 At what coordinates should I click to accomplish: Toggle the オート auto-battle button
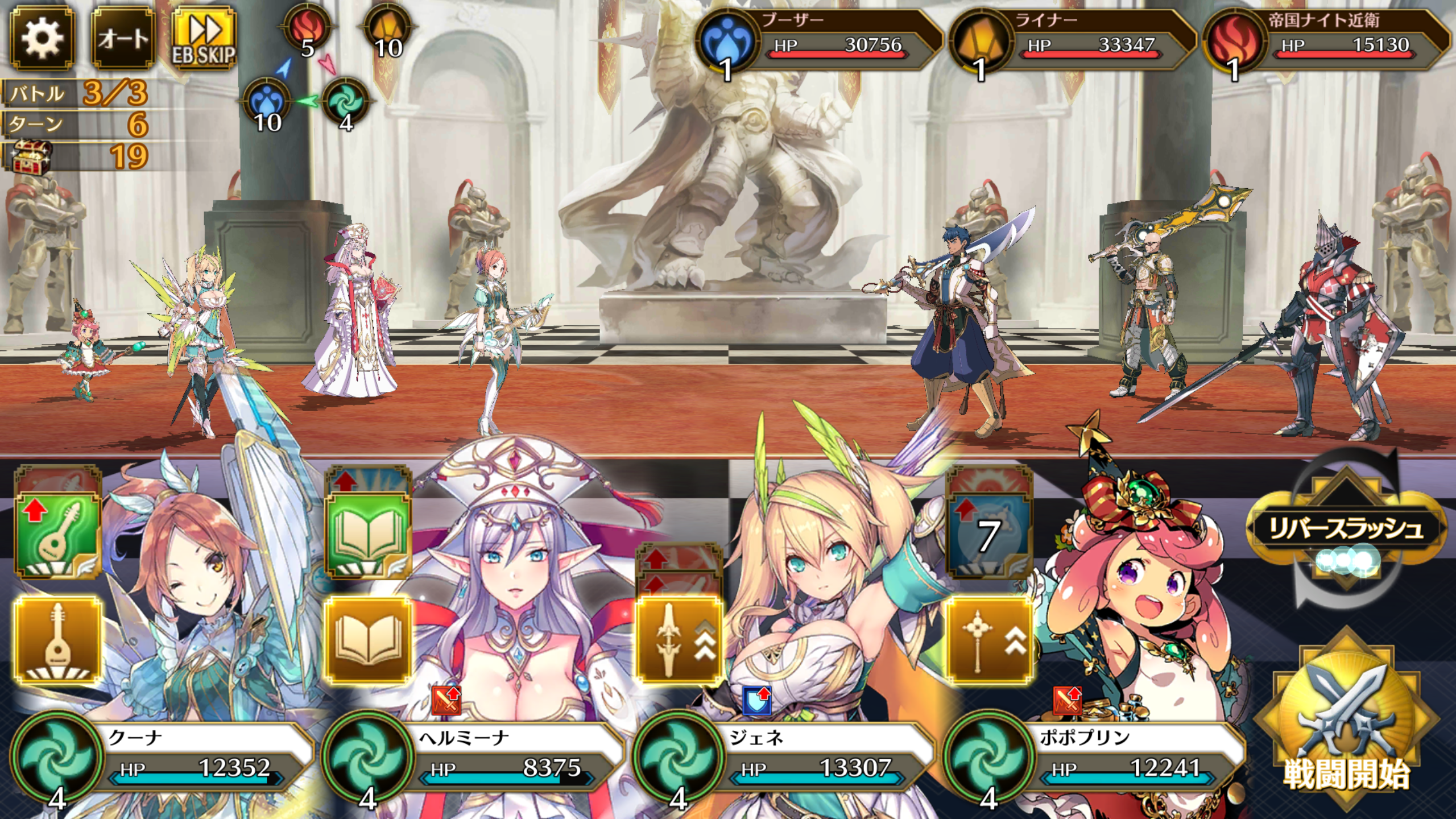pyautogui.click(x=123, y=39)
